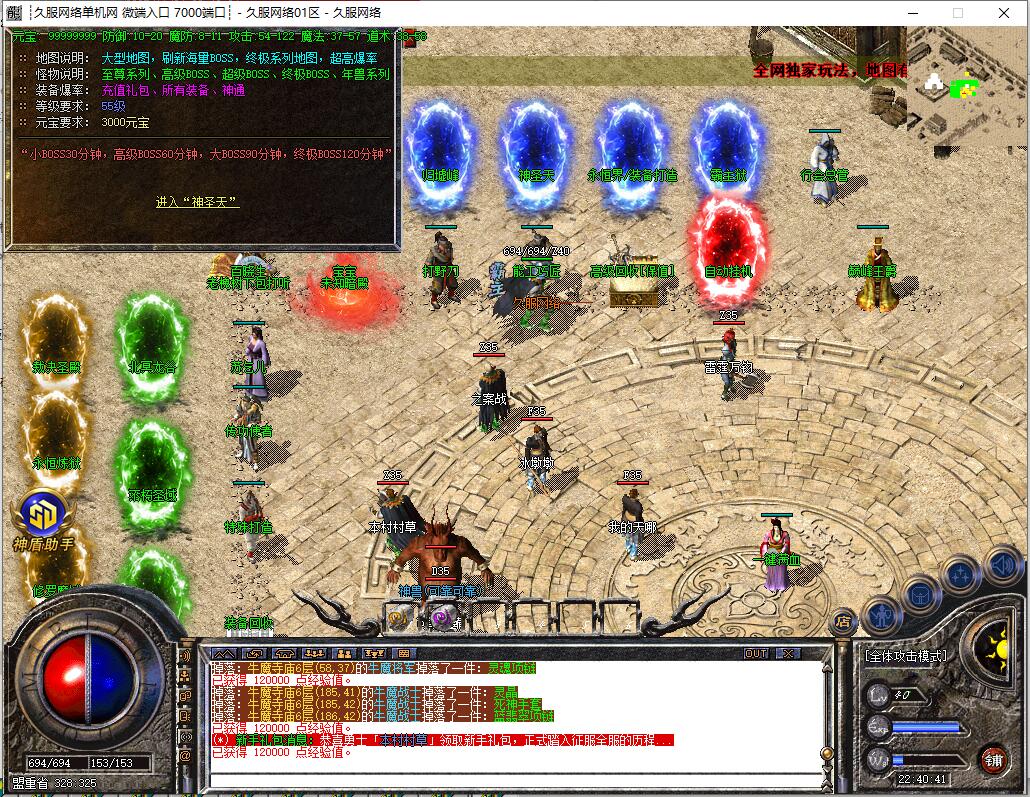This screenshot has height=797, width=1030.
Task: Minimize the game window
Action: (x=911, y=13)
